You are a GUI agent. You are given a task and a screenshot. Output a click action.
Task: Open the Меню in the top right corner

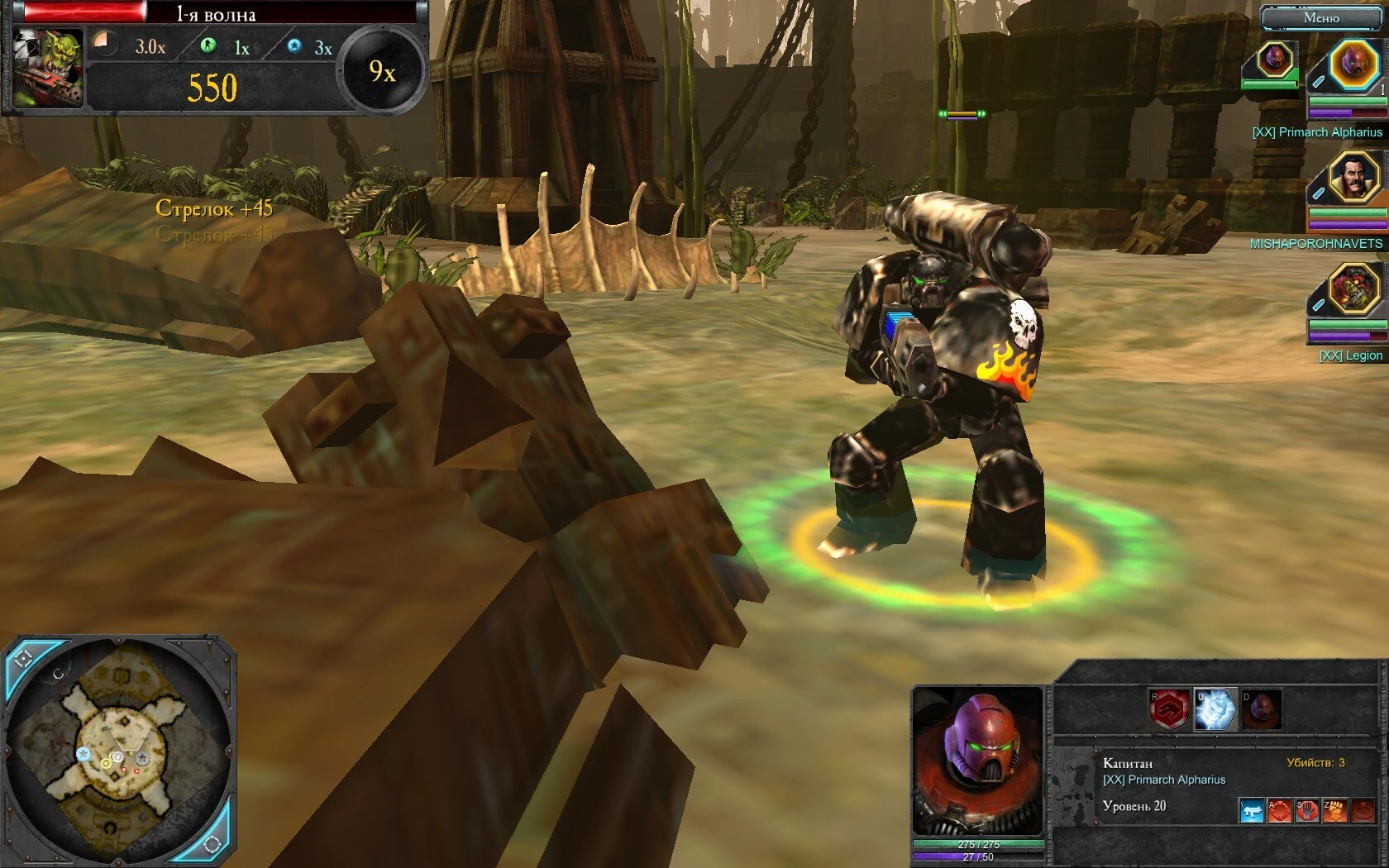coord(1323,17)
